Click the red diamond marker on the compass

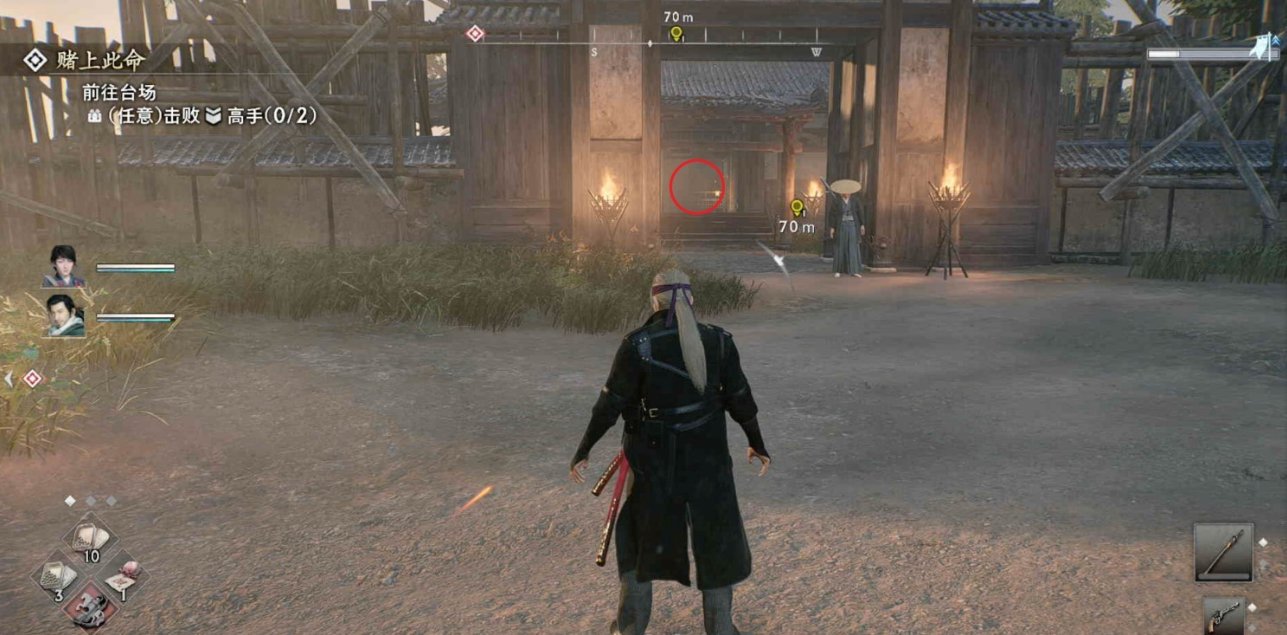pyautogui.click(x=475, y=33)
